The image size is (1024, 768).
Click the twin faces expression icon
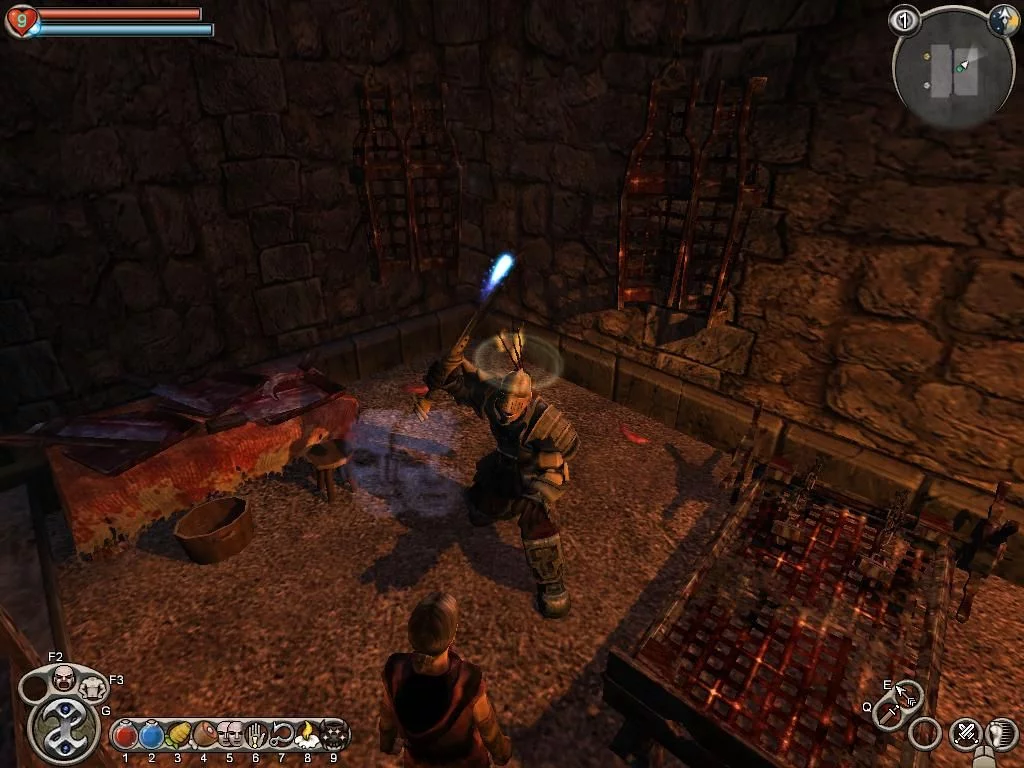(230, 736)
